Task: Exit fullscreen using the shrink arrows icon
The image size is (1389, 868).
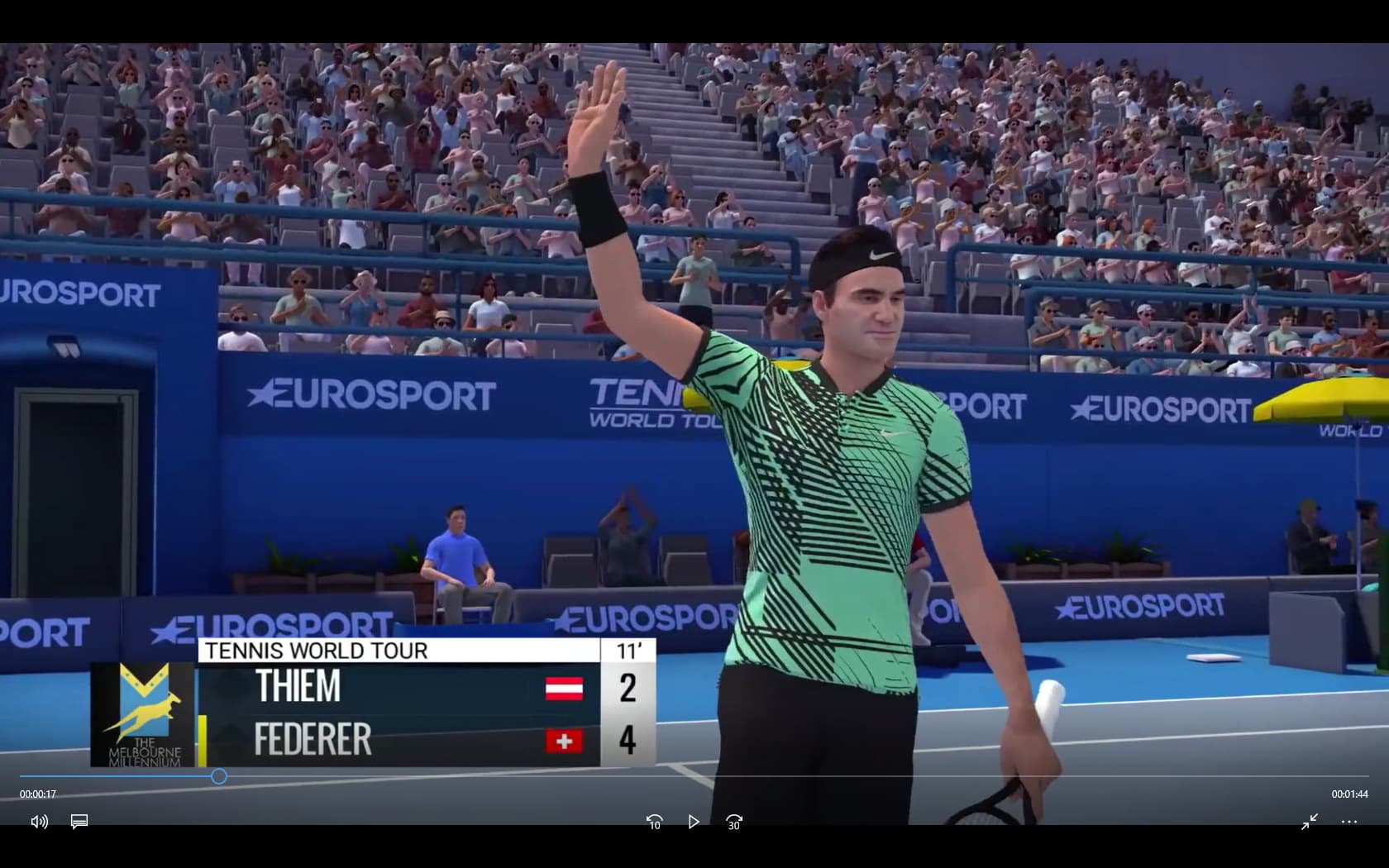Action: coord(1310,822)
